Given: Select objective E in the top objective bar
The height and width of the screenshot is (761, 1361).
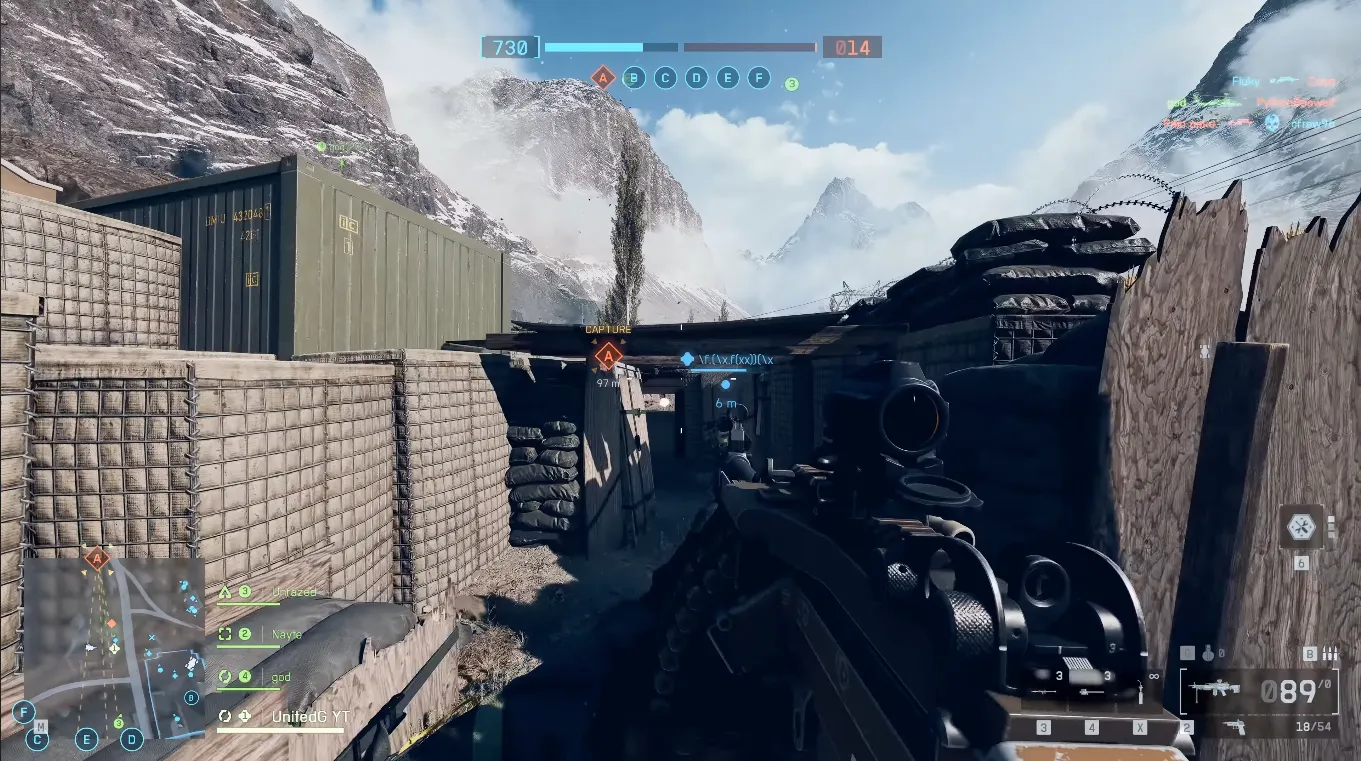Looking at the screenshot, I should point(728,77).
